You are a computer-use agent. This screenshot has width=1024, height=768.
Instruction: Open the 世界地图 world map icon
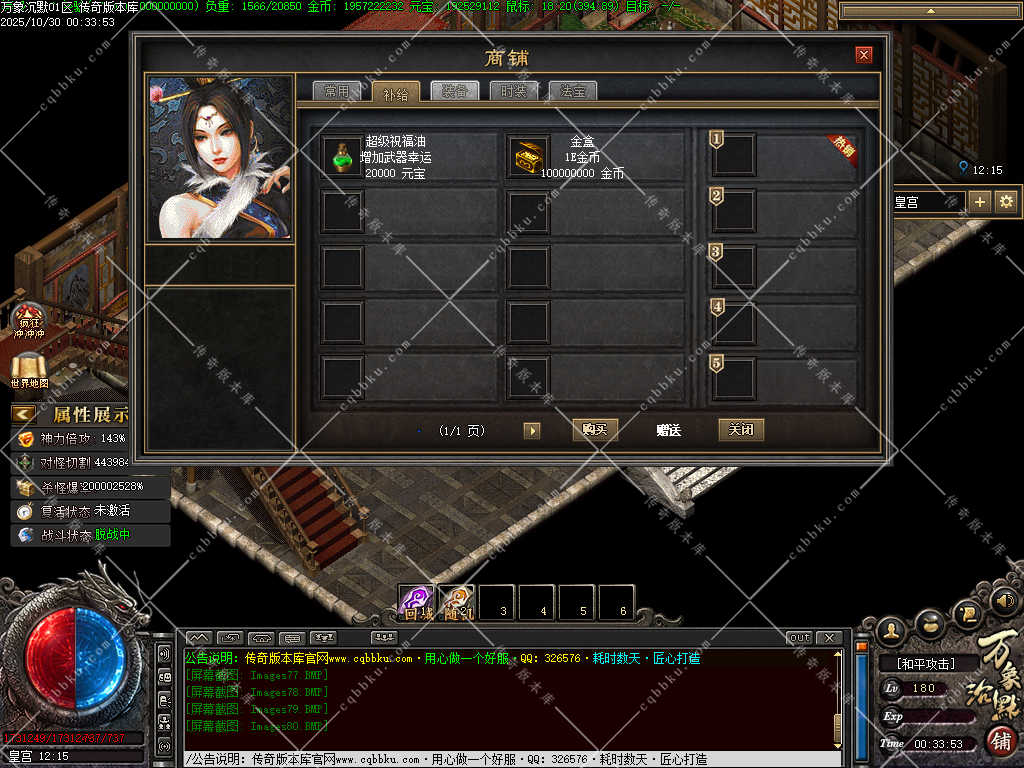[x=29, y=370]
